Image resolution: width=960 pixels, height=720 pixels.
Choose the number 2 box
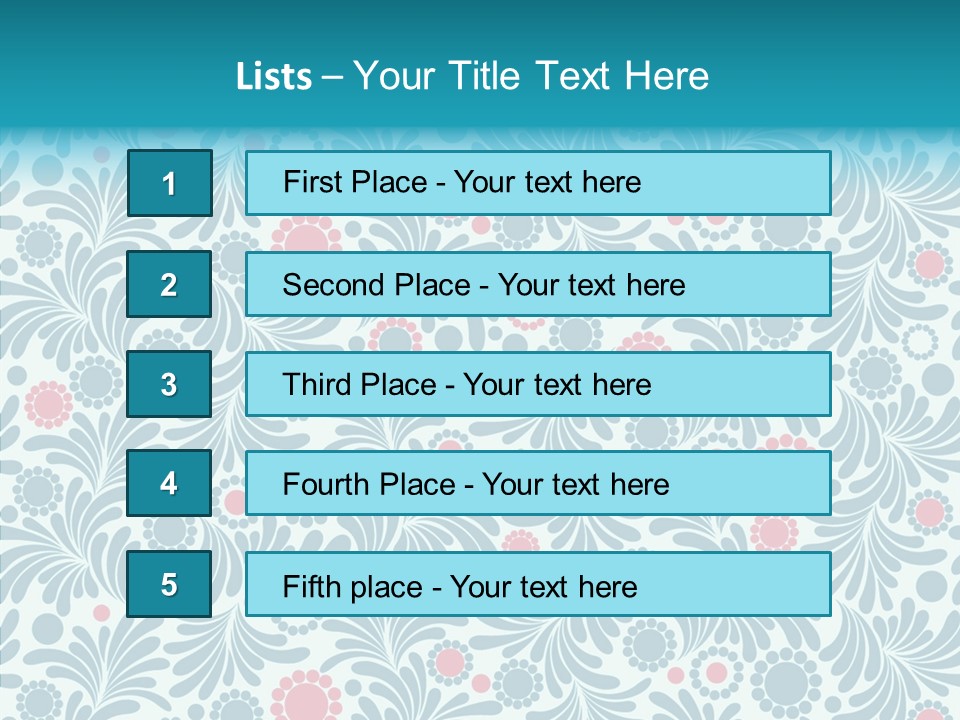[169, 284]
